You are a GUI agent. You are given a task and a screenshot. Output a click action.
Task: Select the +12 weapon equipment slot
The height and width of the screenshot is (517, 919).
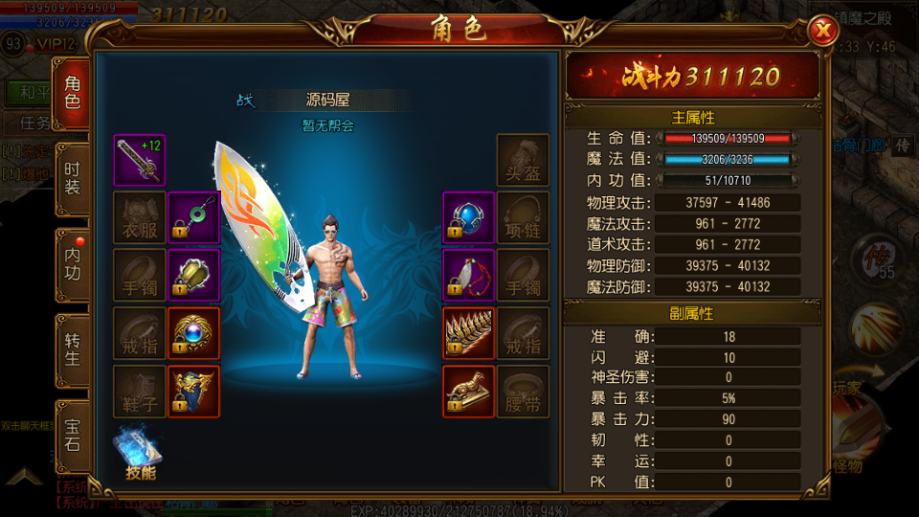(x=139, y=160)
